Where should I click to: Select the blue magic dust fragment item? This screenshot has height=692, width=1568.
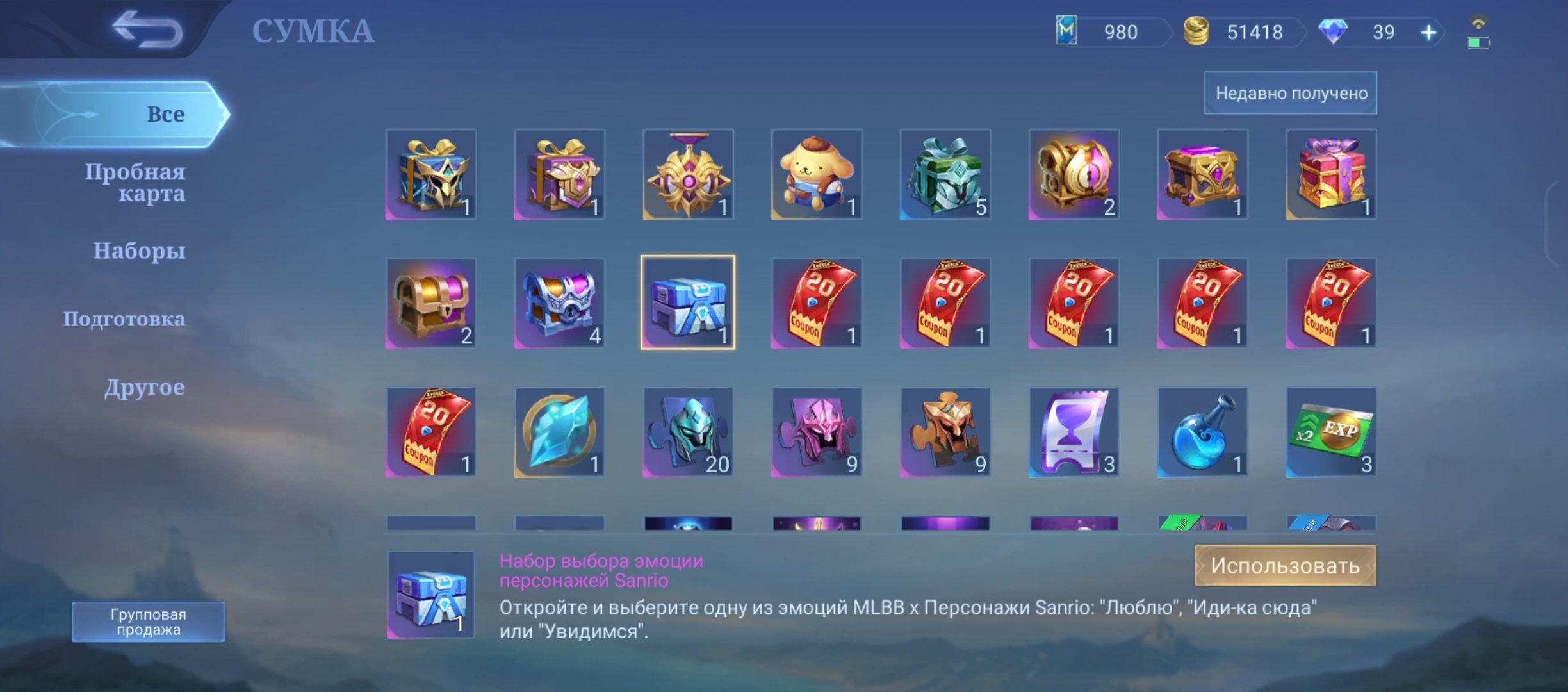[559, 432]
